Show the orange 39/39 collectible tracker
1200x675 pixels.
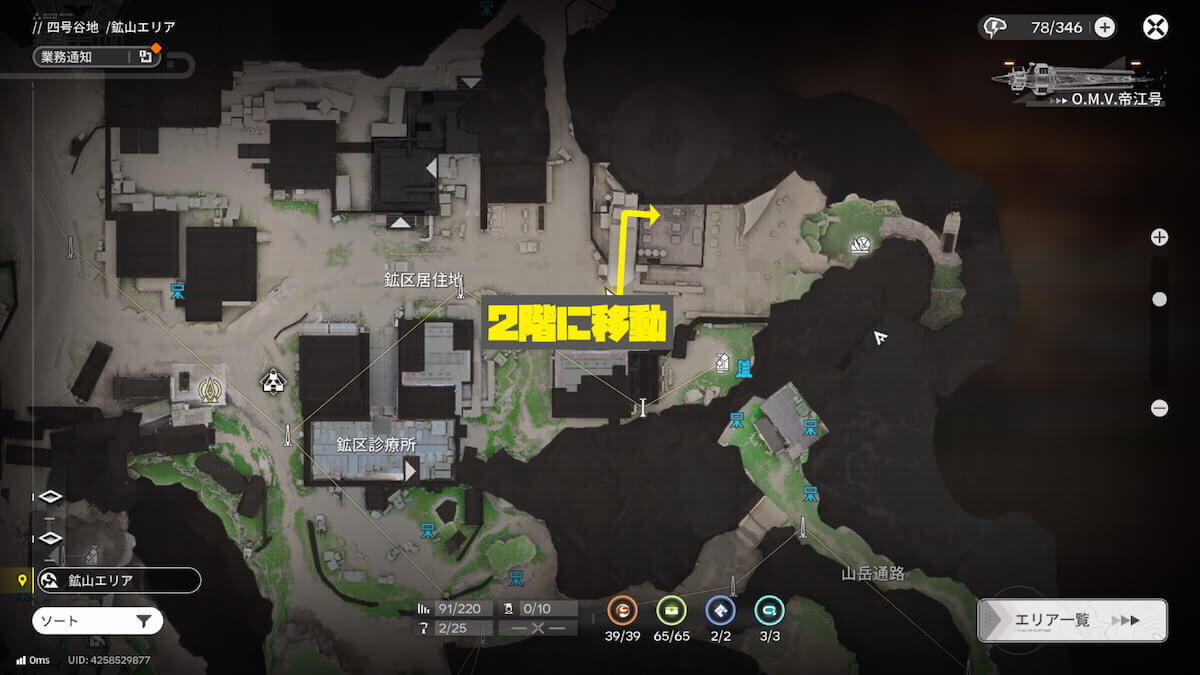tap(622, 610)
